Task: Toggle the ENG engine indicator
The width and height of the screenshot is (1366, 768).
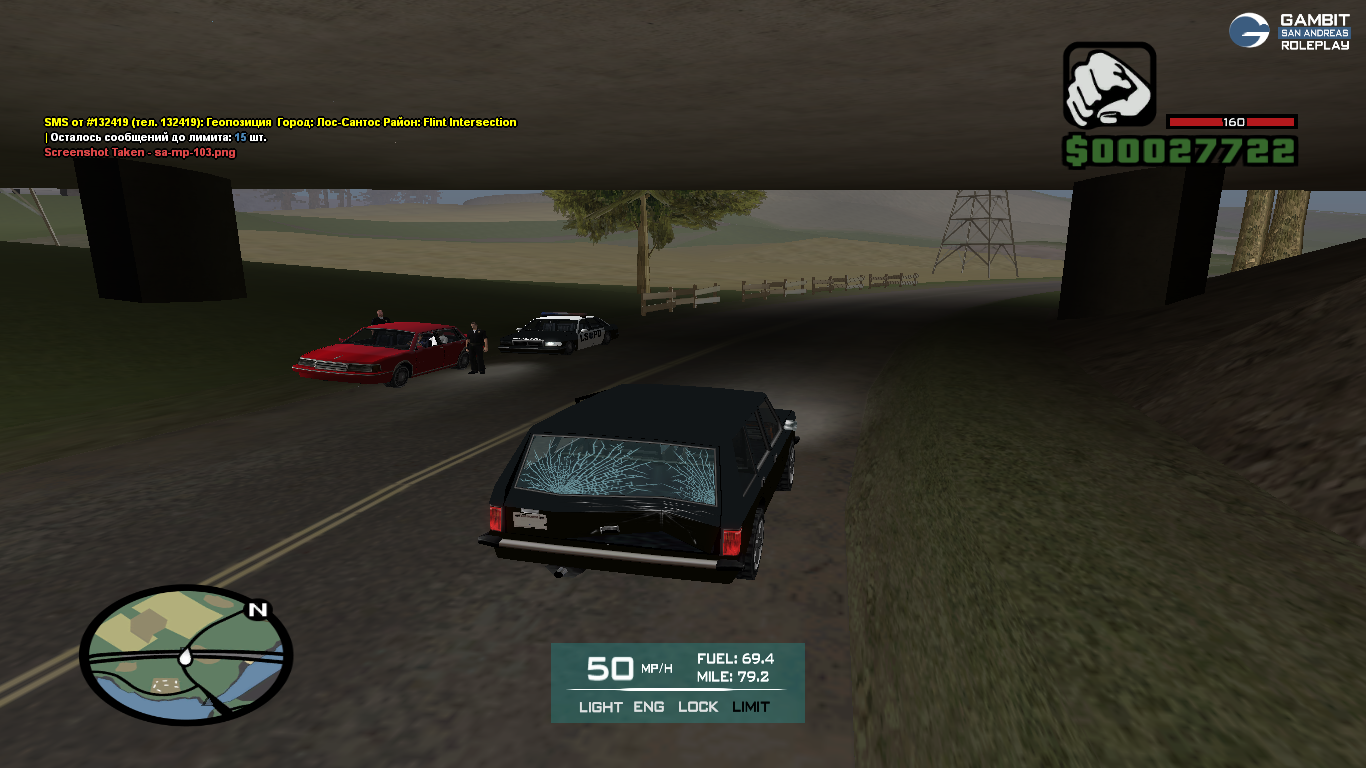Action: point(649,707)
